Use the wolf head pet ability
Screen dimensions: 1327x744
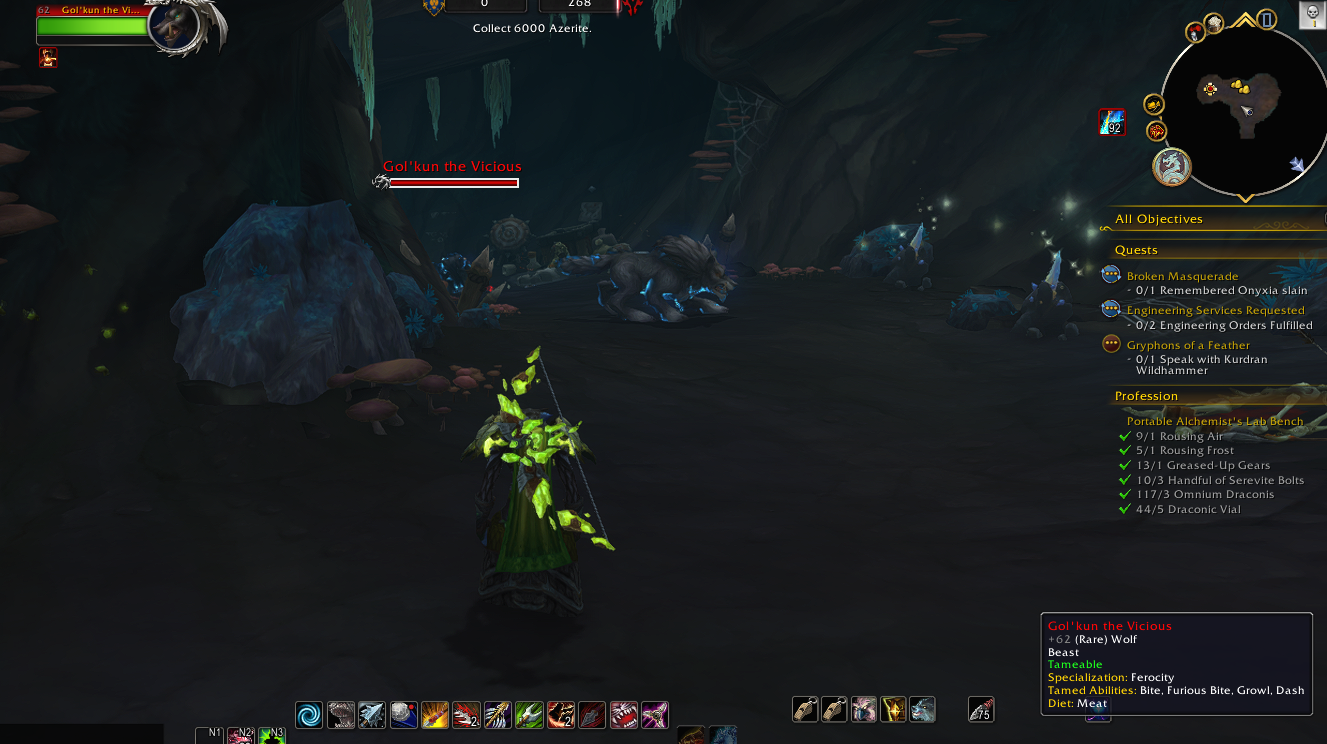coord(922,710)
